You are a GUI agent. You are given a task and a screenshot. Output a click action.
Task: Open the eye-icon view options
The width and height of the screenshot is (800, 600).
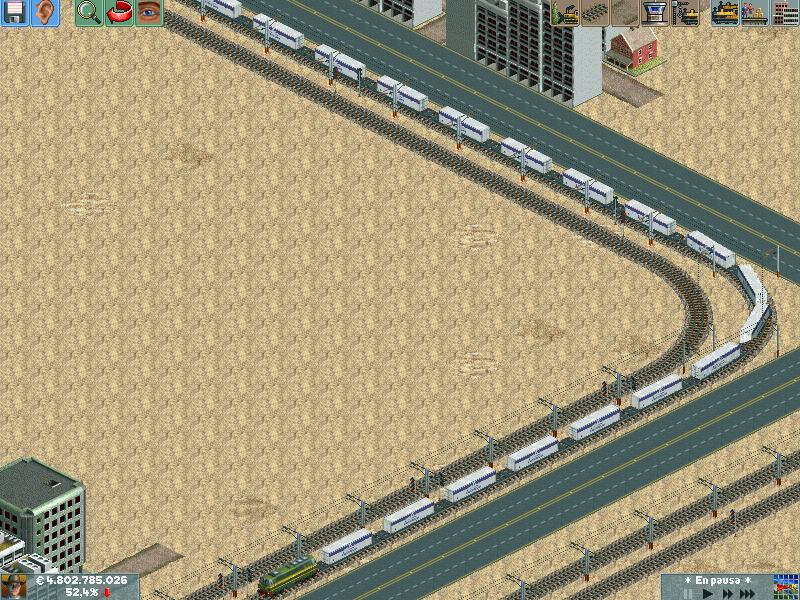pyautogui.click(x=149, y=12)
